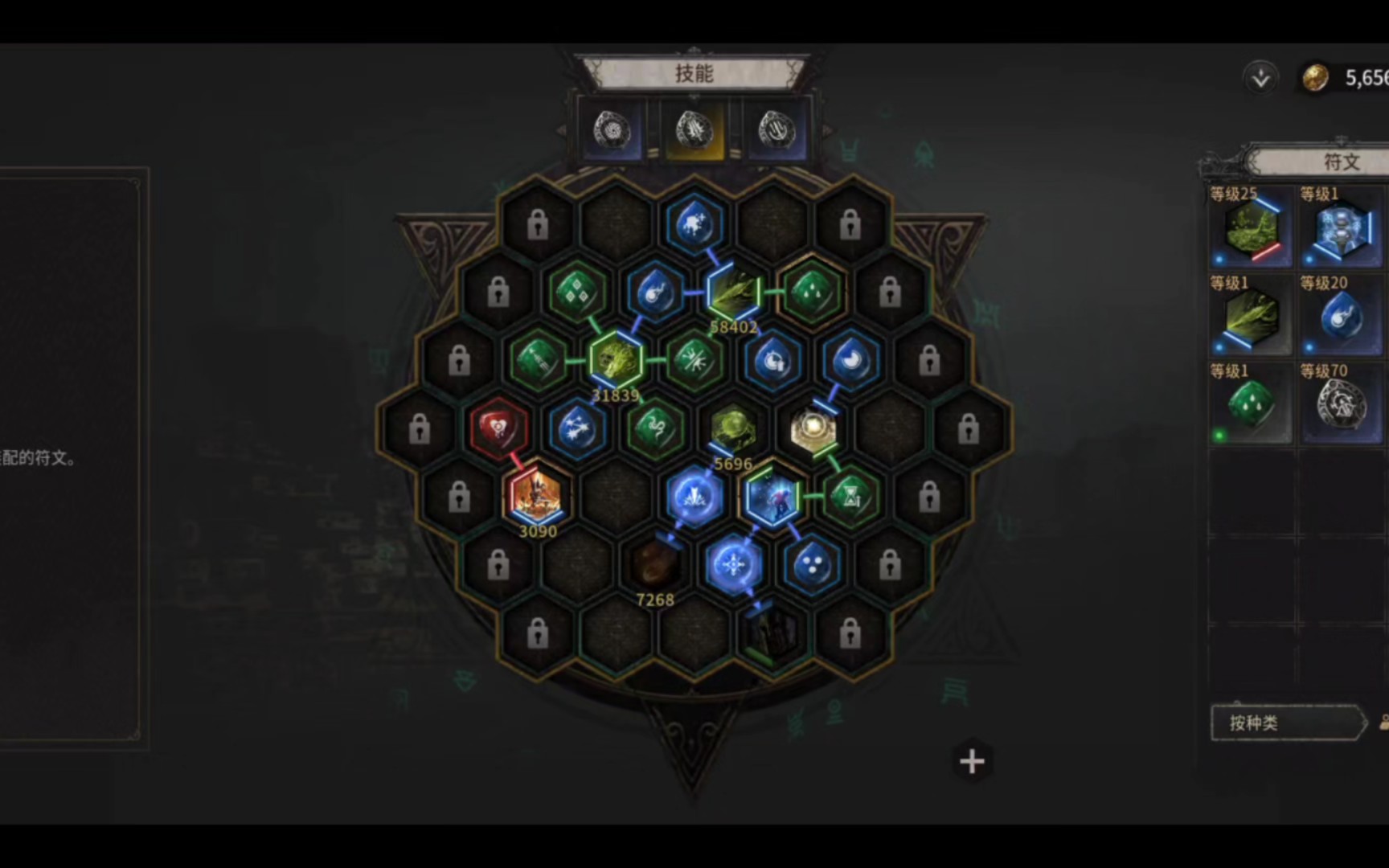1389x868 pixels.
Task: Open the 按种类 sort option
Action: pos(1286,723)
